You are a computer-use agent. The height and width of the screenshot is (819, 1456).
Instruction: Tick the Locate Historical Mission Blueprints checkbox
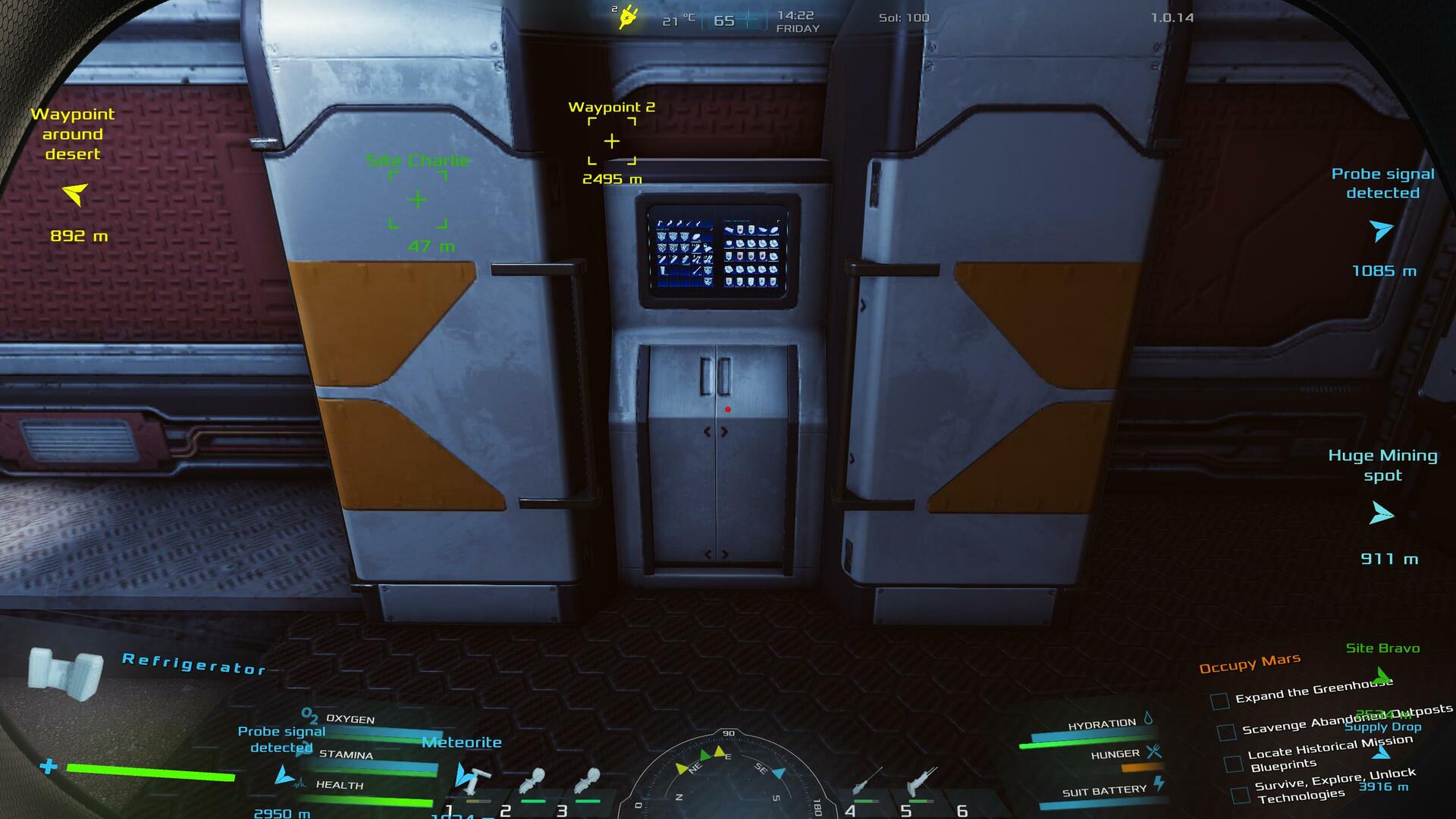[1233, 763]
